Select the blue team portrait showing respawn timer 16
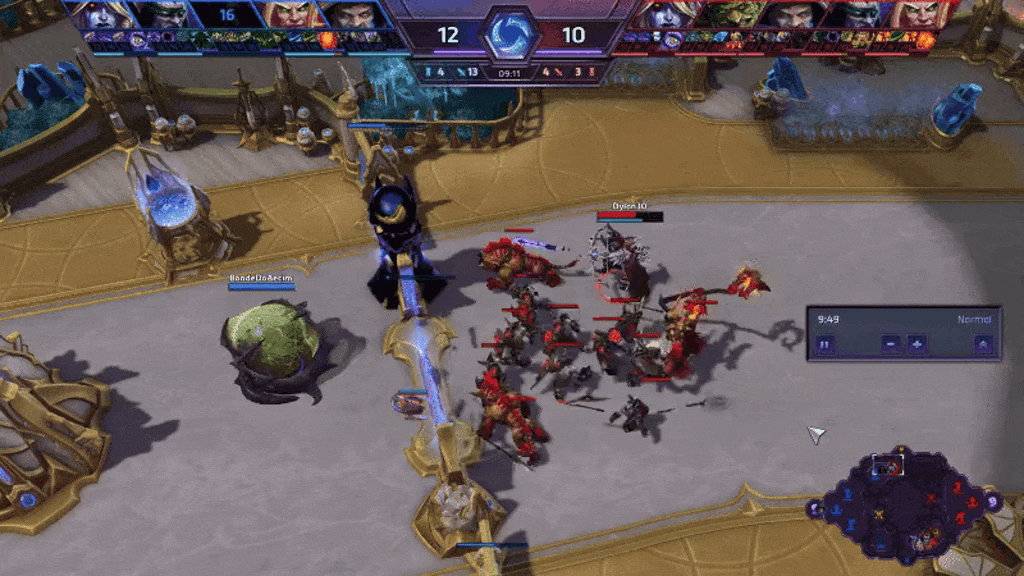The width and height of the screenshot is (1024, 576). click(226, 15)
